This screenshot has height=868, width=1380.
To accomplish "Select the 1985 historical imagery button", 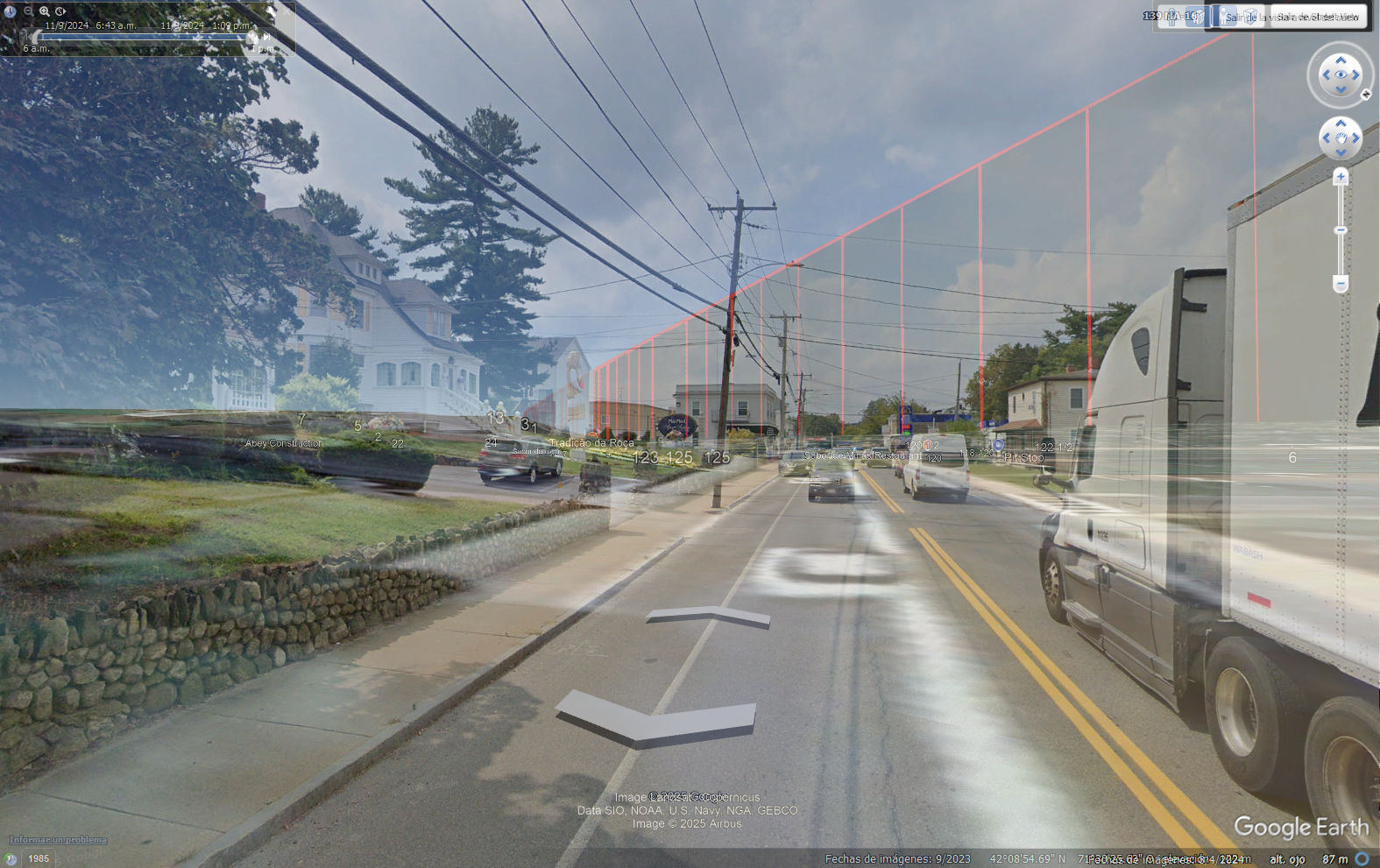I will tap(39, 858).
